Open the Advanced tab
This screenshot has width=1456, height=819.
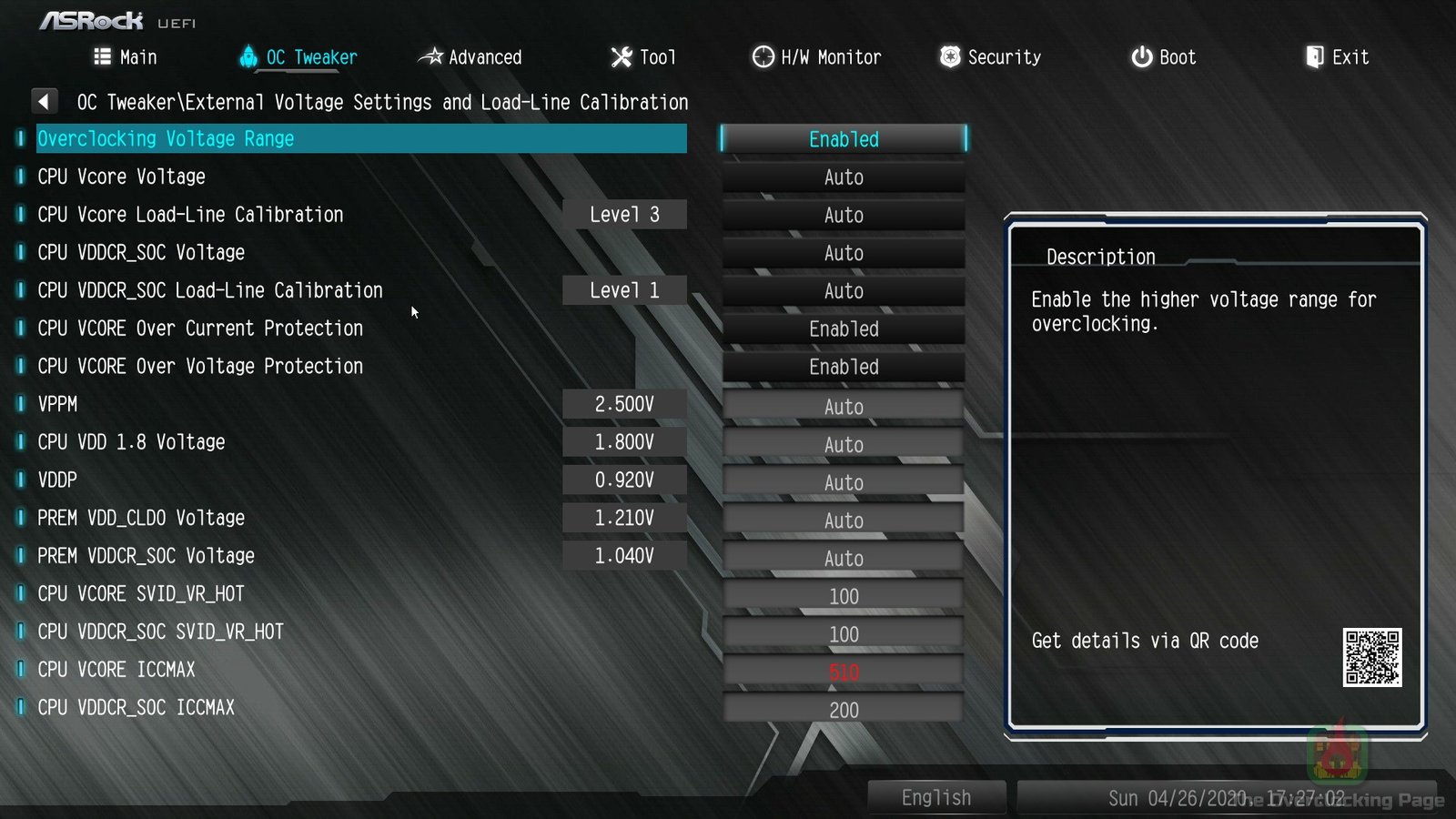coord(470,57)
